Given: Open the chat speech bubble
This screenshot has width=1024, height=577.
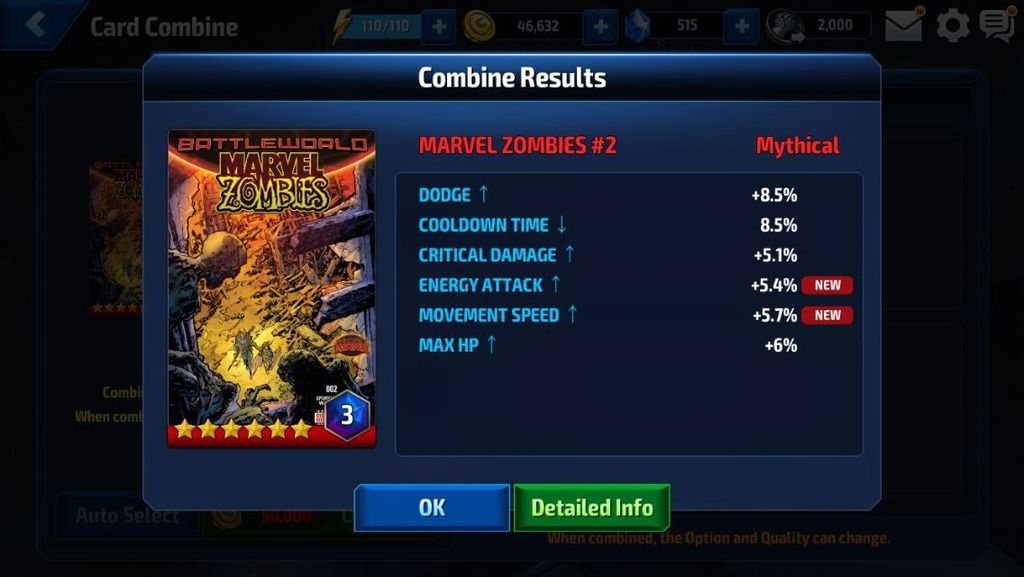Looking at the screenshot, I should pos(996,25).
